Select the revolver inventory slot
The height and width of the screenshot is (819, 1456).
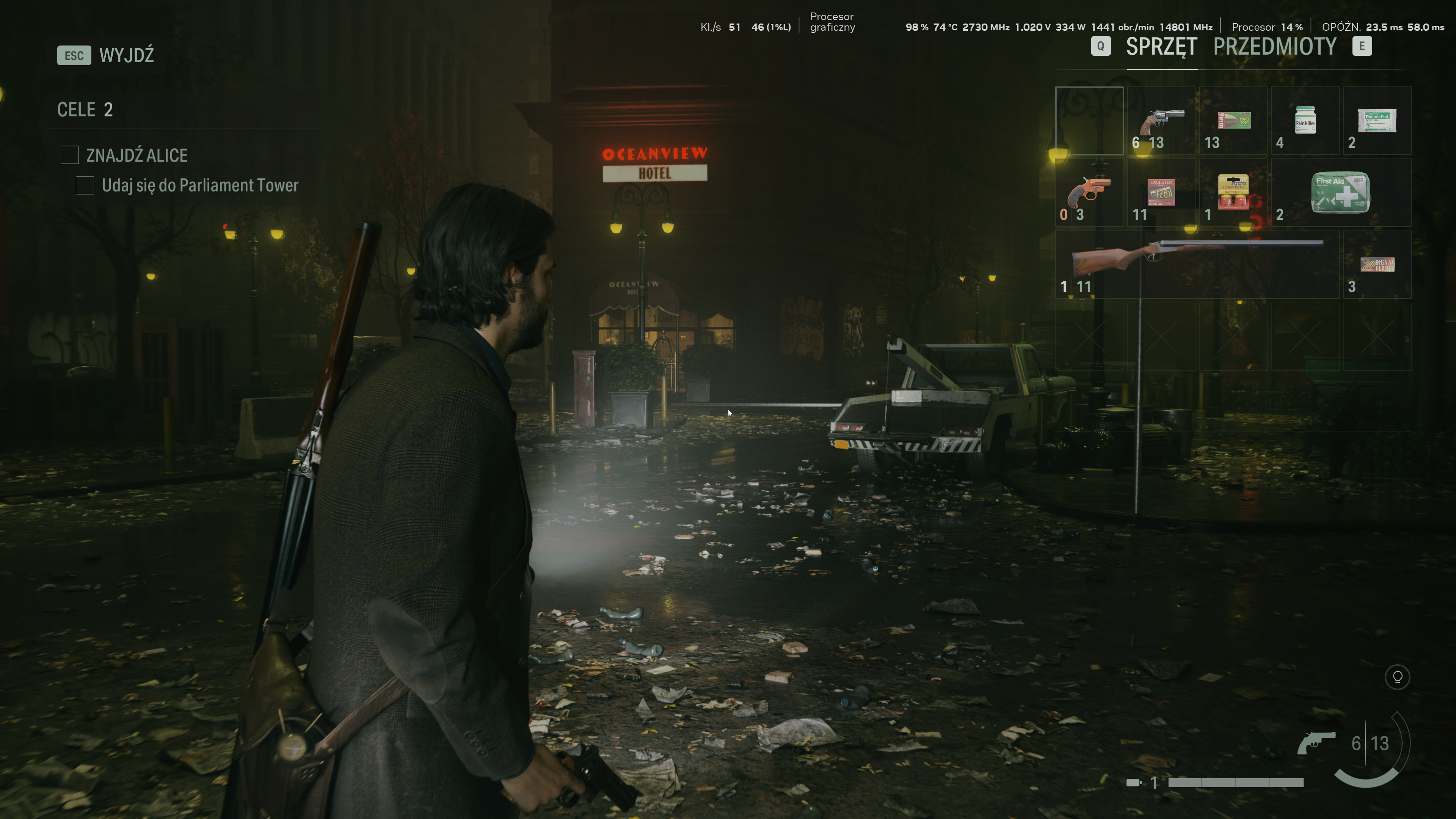pos(1161,121)
